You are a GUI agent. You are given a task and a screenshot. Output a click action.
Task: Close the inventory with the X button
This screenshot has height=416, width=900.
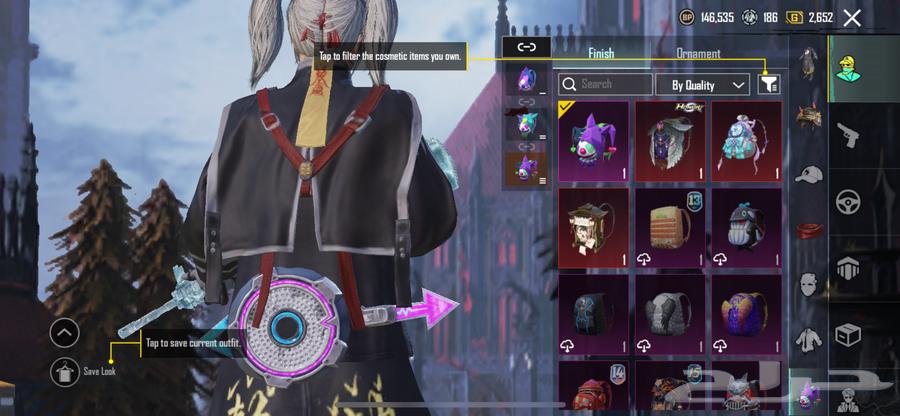point(852,18)
